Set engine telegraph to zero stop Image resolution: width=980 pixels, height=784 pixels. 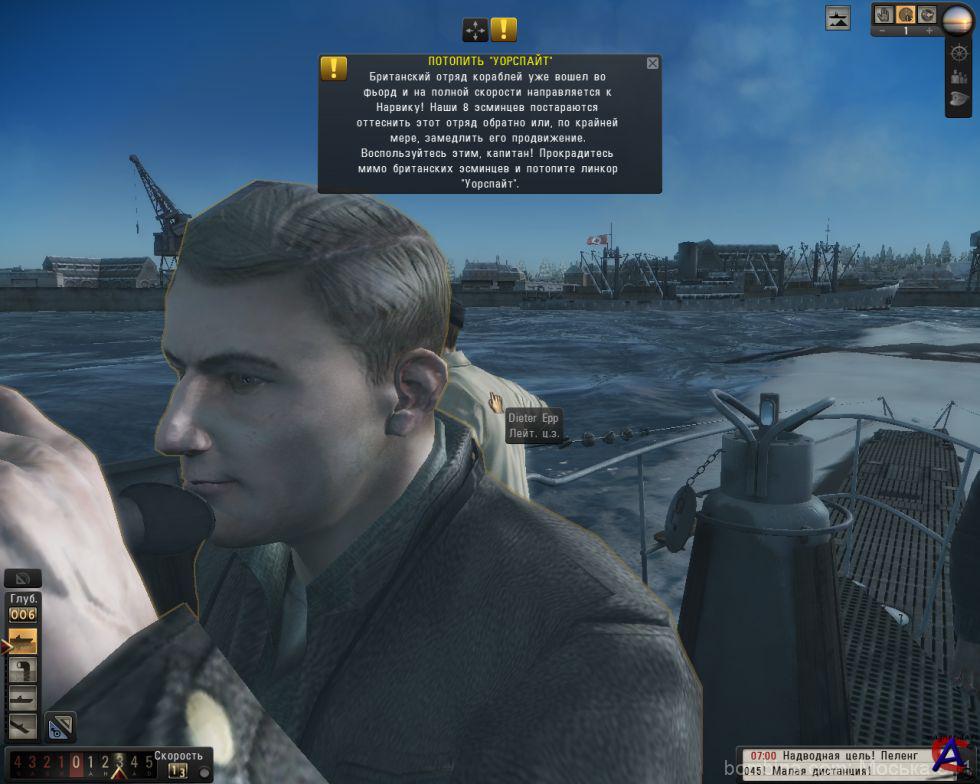point(76,763)
